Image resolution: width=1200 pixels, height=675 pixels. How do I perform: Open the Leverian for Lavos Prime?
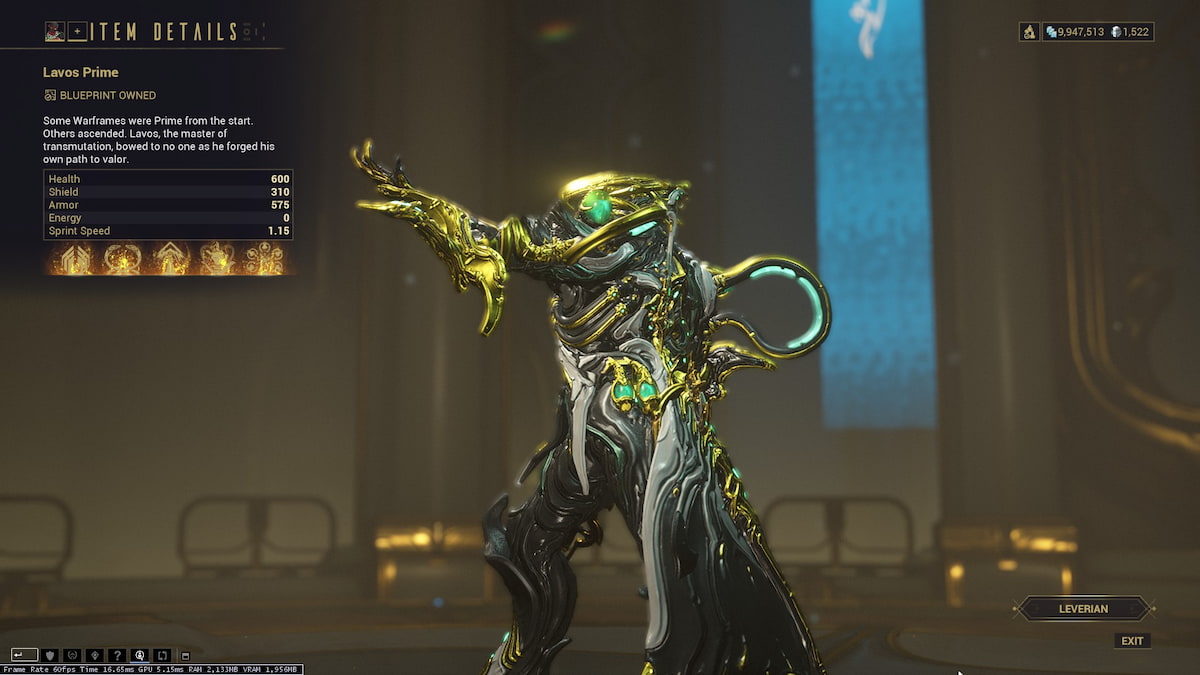click(1084, 608)
